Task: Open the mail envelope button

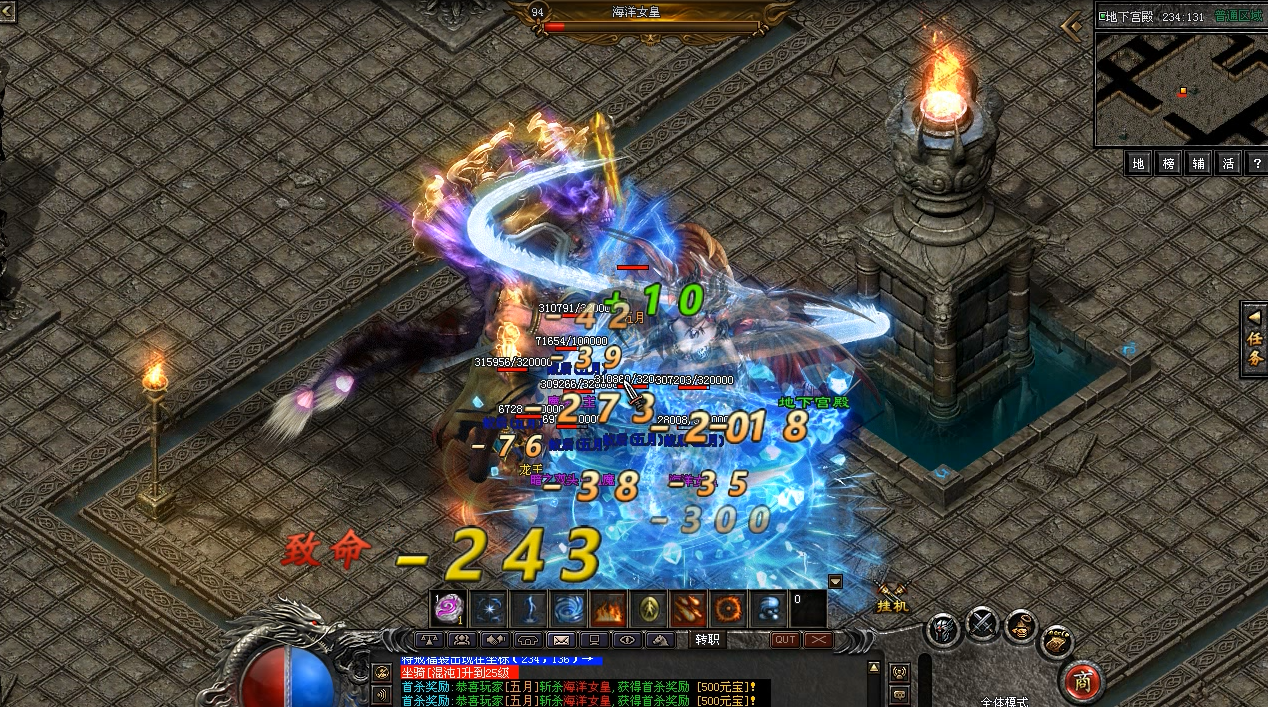Action: click(561, 640)
